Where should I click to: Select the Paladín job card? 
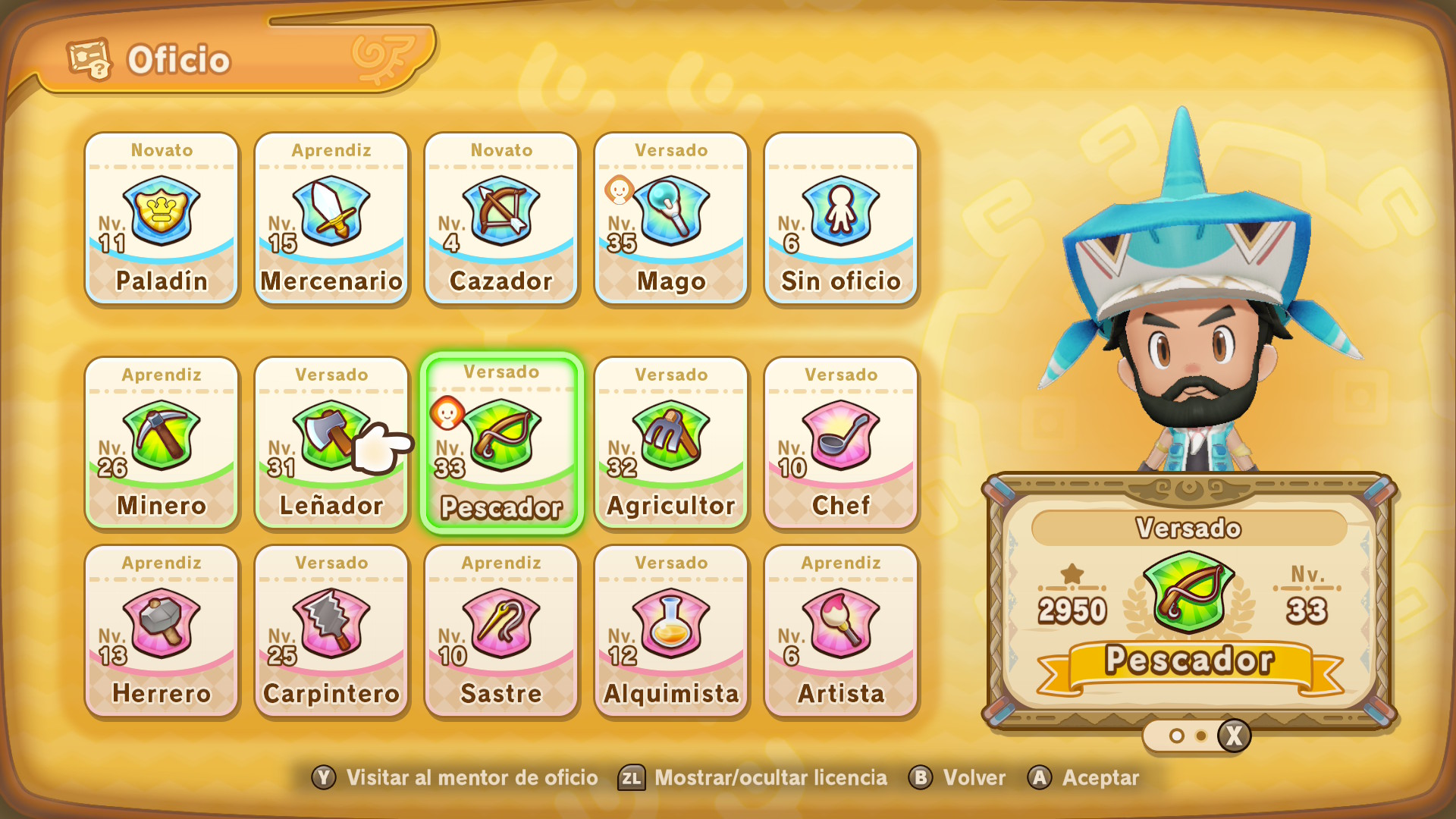(162, 218)
